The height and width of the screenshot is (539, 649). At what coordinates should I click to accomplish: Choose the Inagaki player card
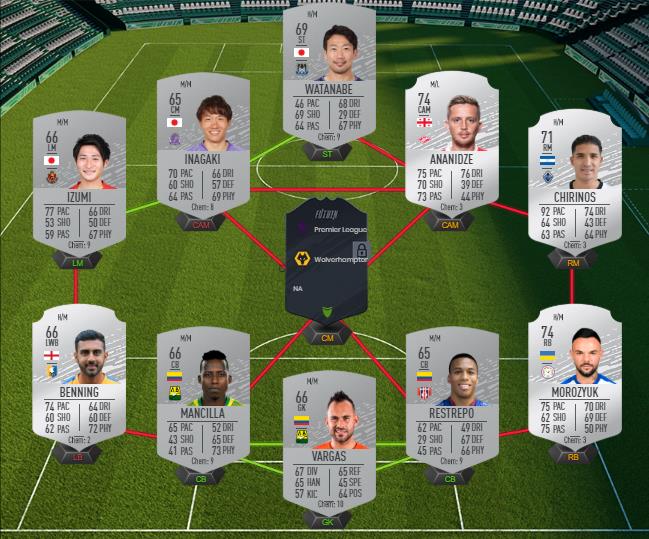(202, 155)
